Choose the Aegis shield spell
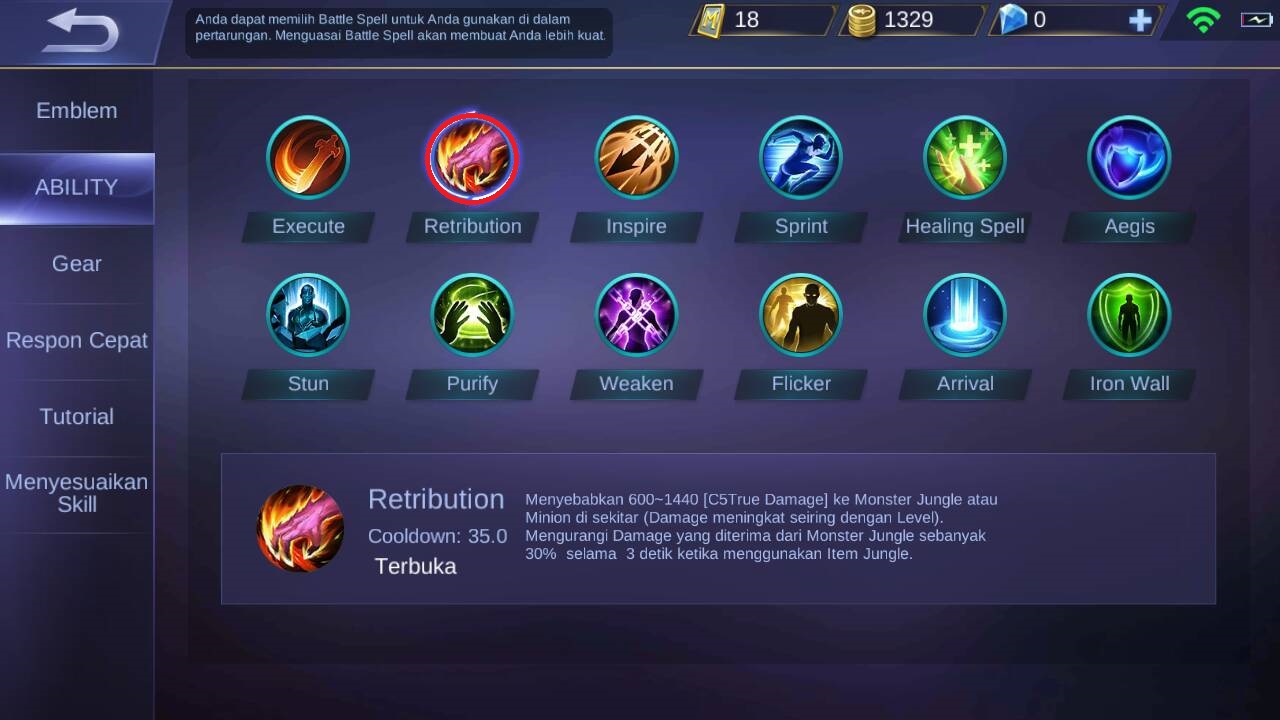The height and width of the screenshot is (720, 1280). click(1129, 158)
